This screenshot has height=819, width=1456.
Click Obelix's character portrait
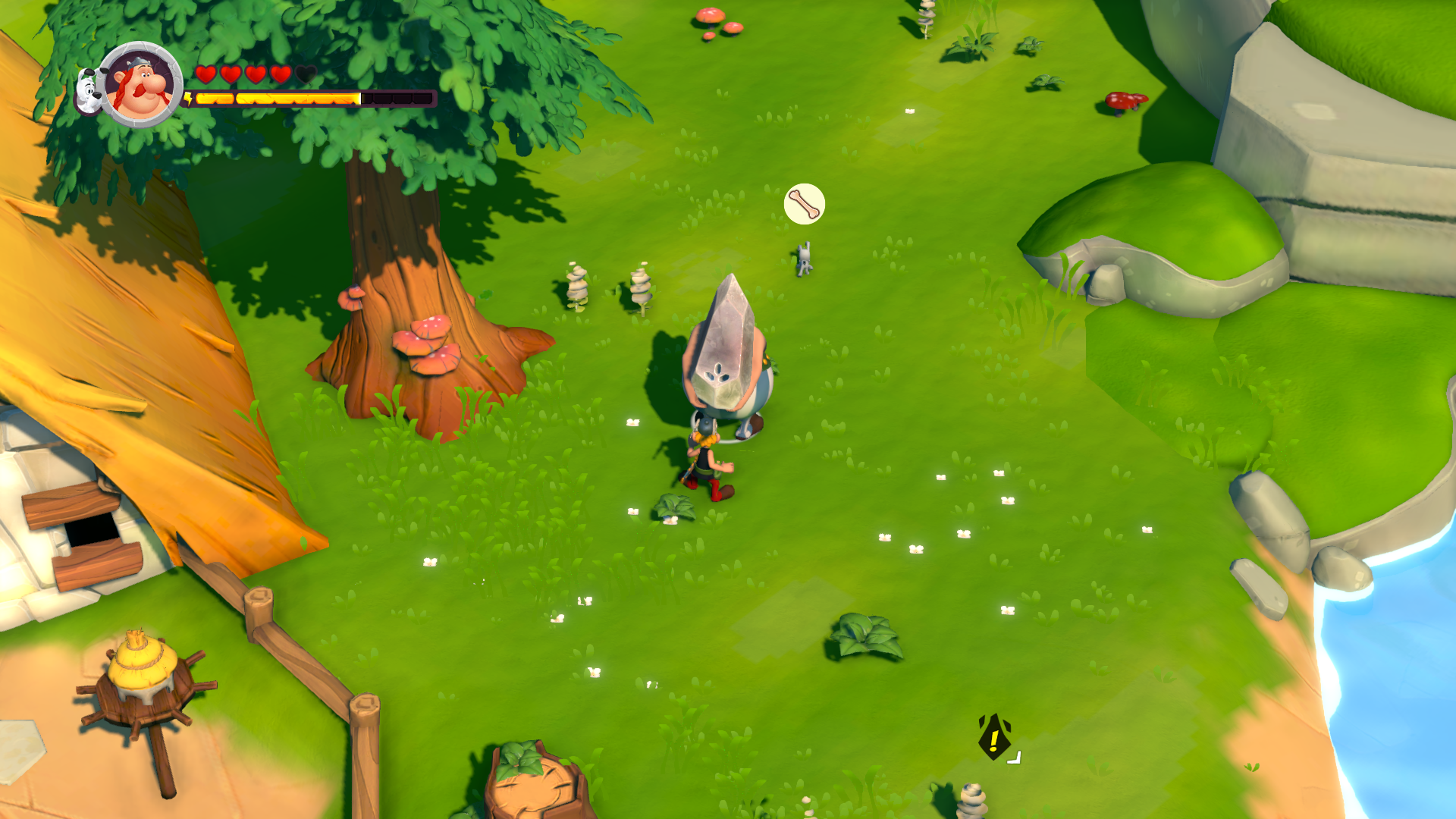pyautogui.click(x=141, y=85)
